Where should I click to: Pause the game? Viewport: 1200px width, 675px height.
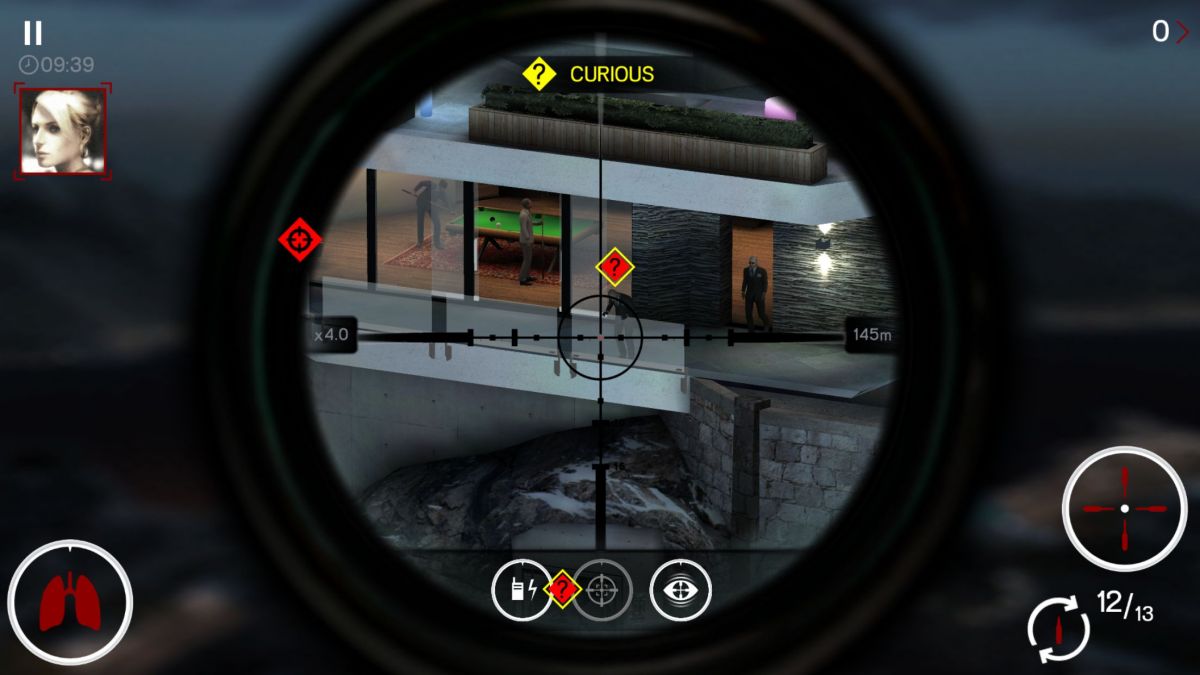pos(33,33)
